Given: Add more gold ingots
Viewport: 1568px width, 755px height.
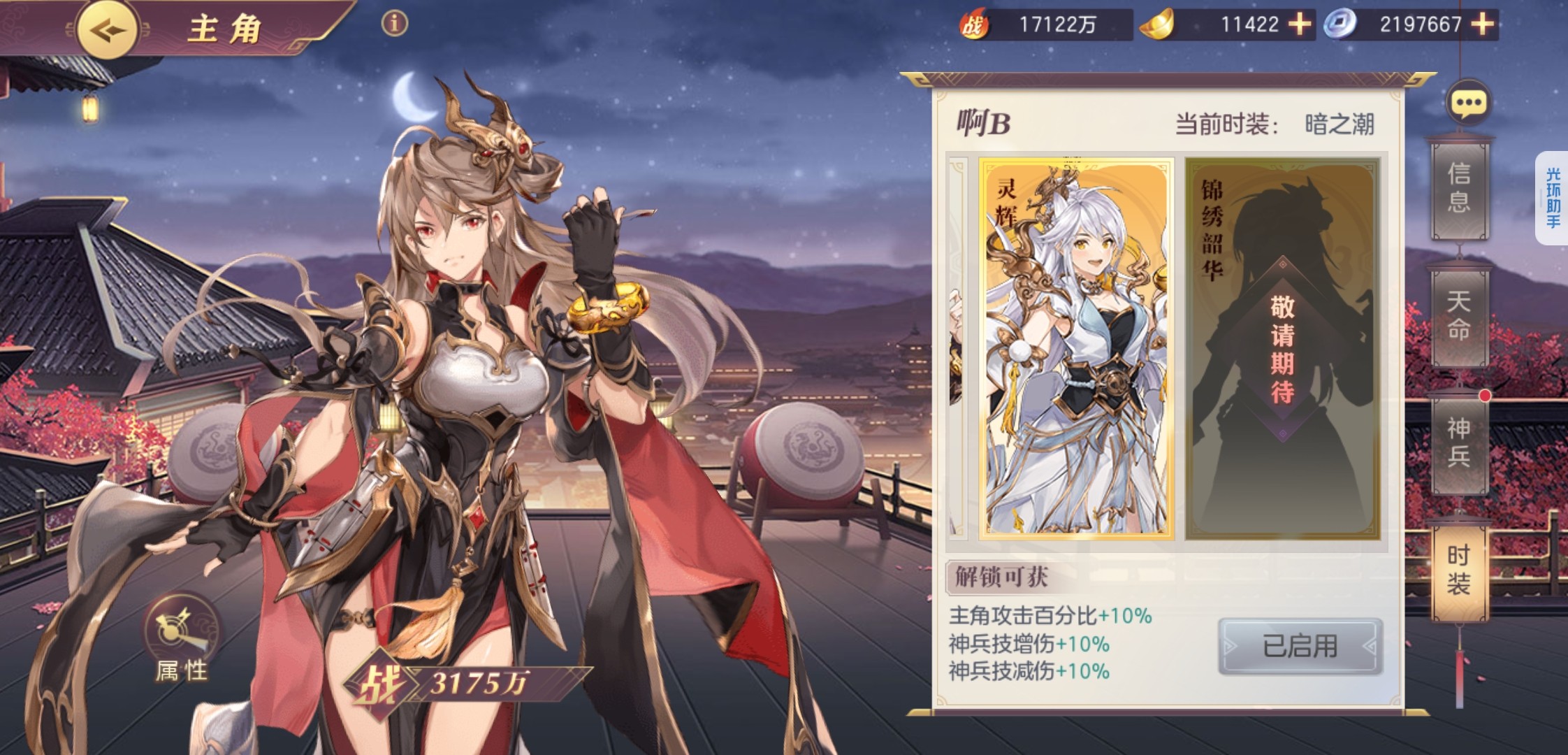Looking at the screenshot, I should (x=1299, y=25).
